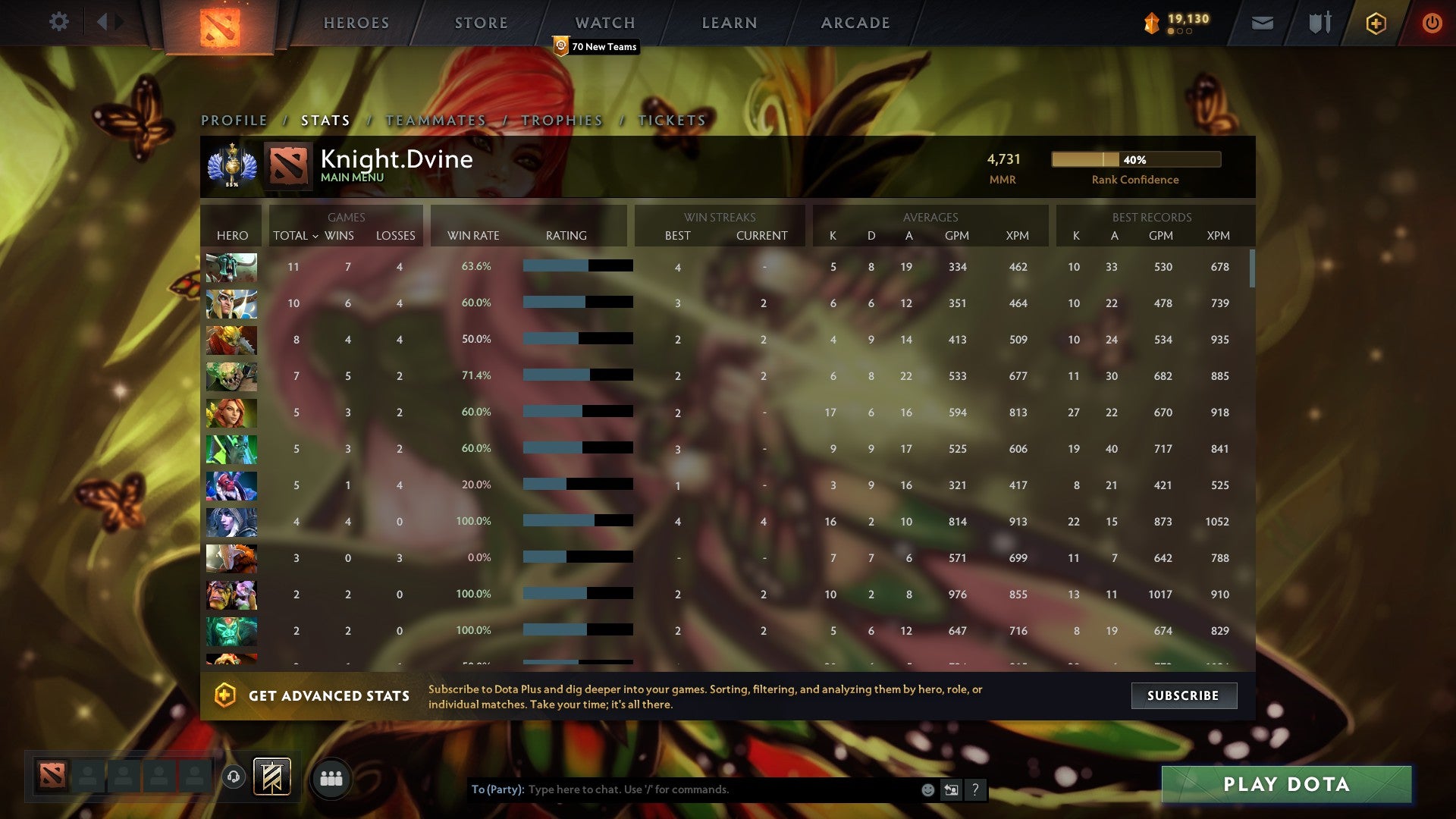Open the Armory shield-and-sword icon
Viewport: 1456px width, 819px height.
click(x=1319, y=23)
